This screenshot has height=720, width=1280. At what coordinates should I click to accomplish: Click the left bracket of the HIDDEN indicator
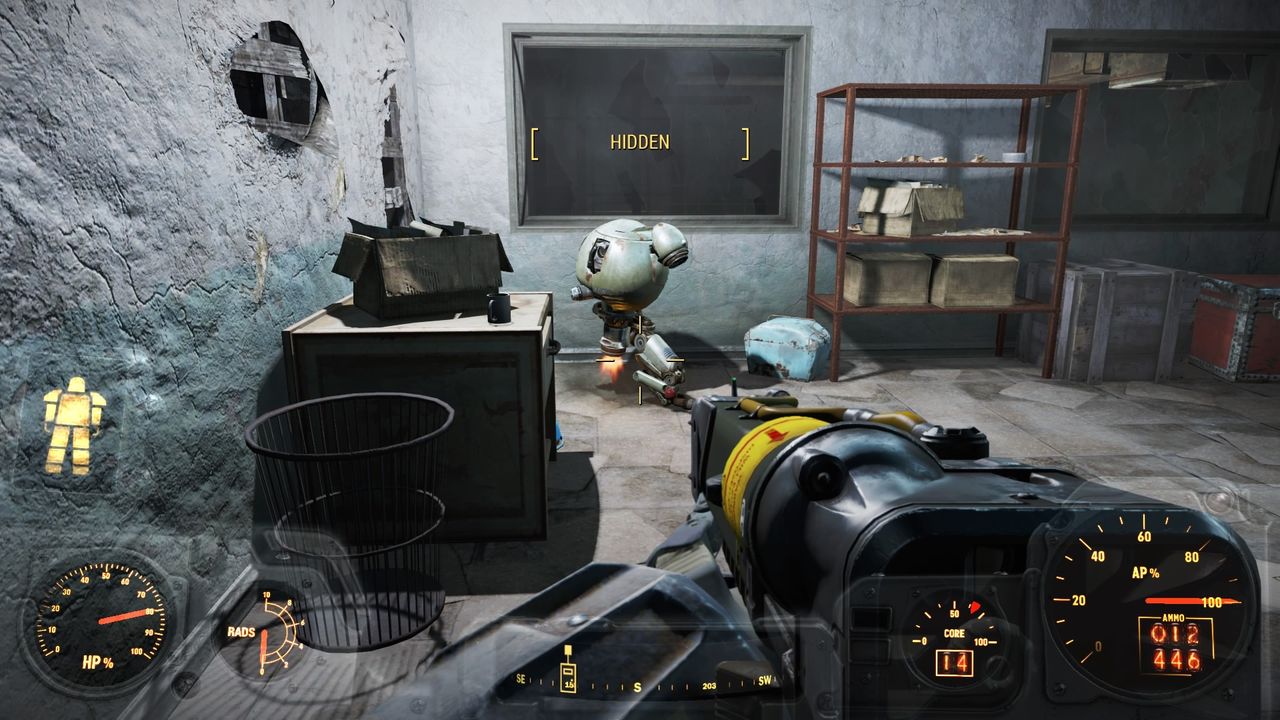click(x=537, y=142)
